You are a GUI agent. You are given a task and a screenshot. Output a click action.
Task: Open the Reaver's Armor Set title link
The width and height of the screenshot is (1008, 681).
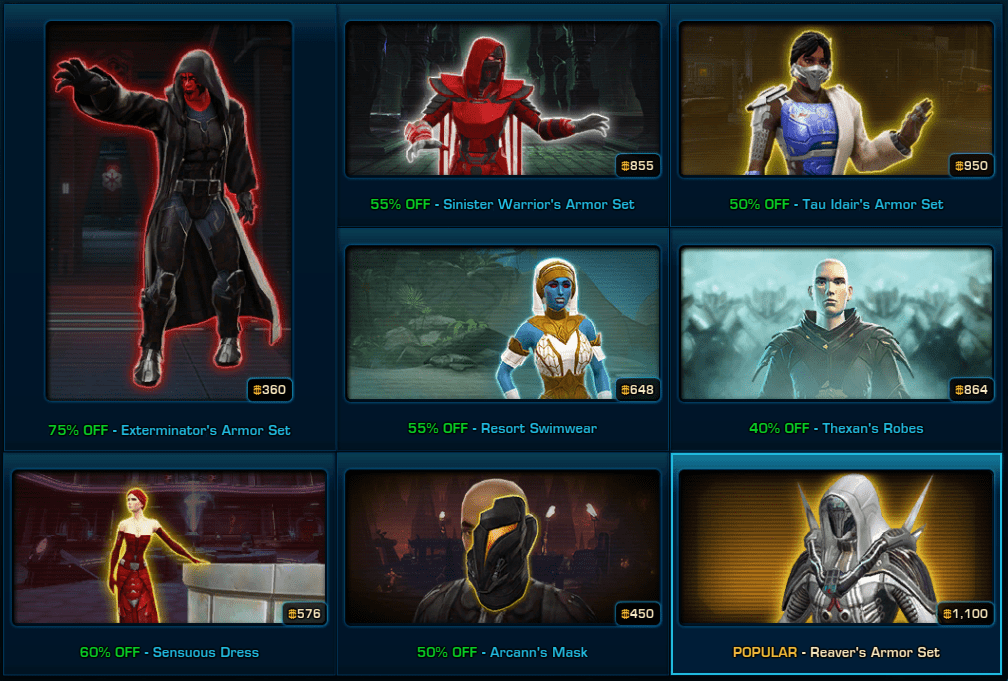pyautogui.click(x=876, y=652)
